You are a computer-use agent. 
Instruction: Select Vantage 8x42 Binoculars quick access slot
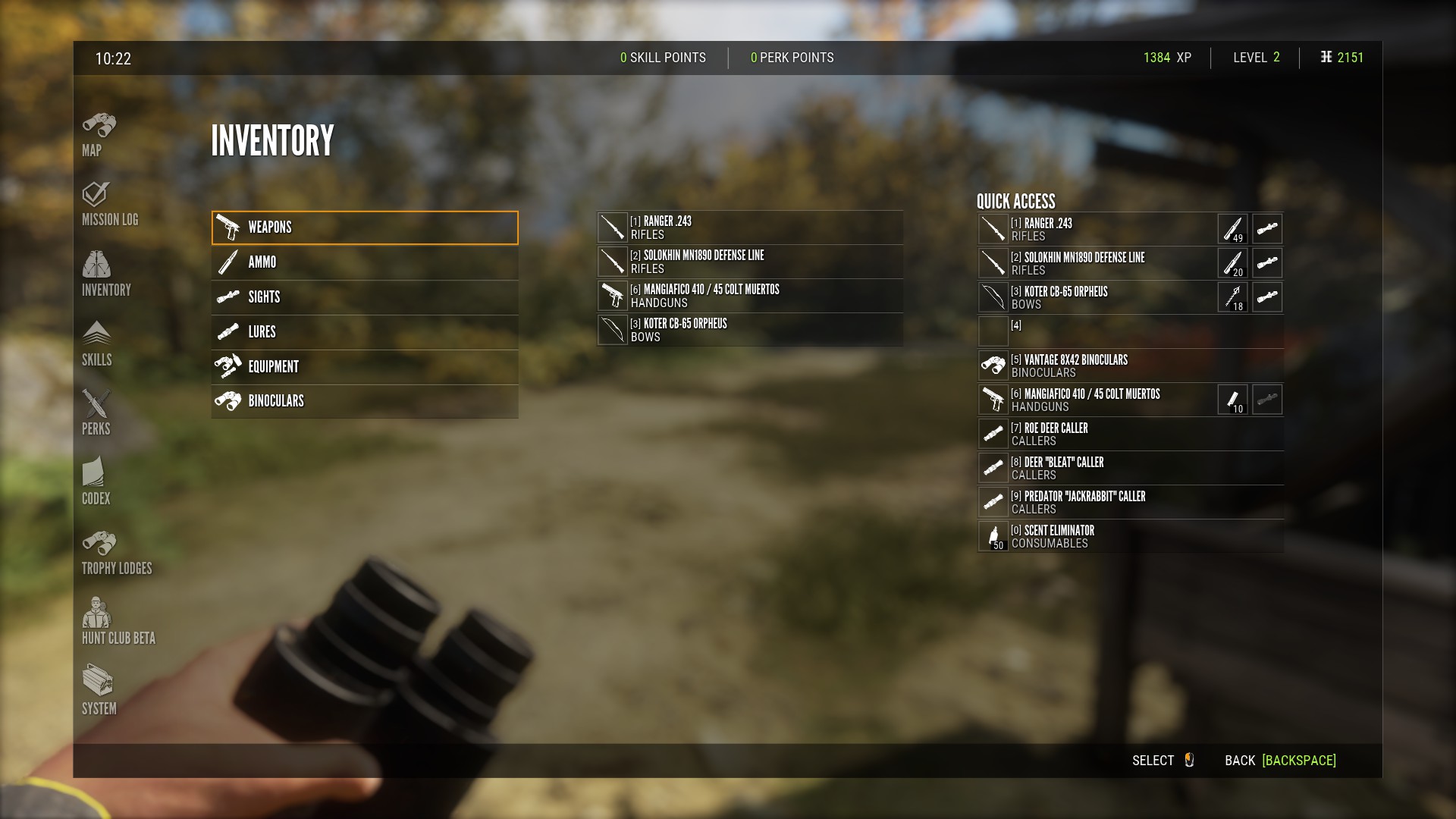point(1130,366)
